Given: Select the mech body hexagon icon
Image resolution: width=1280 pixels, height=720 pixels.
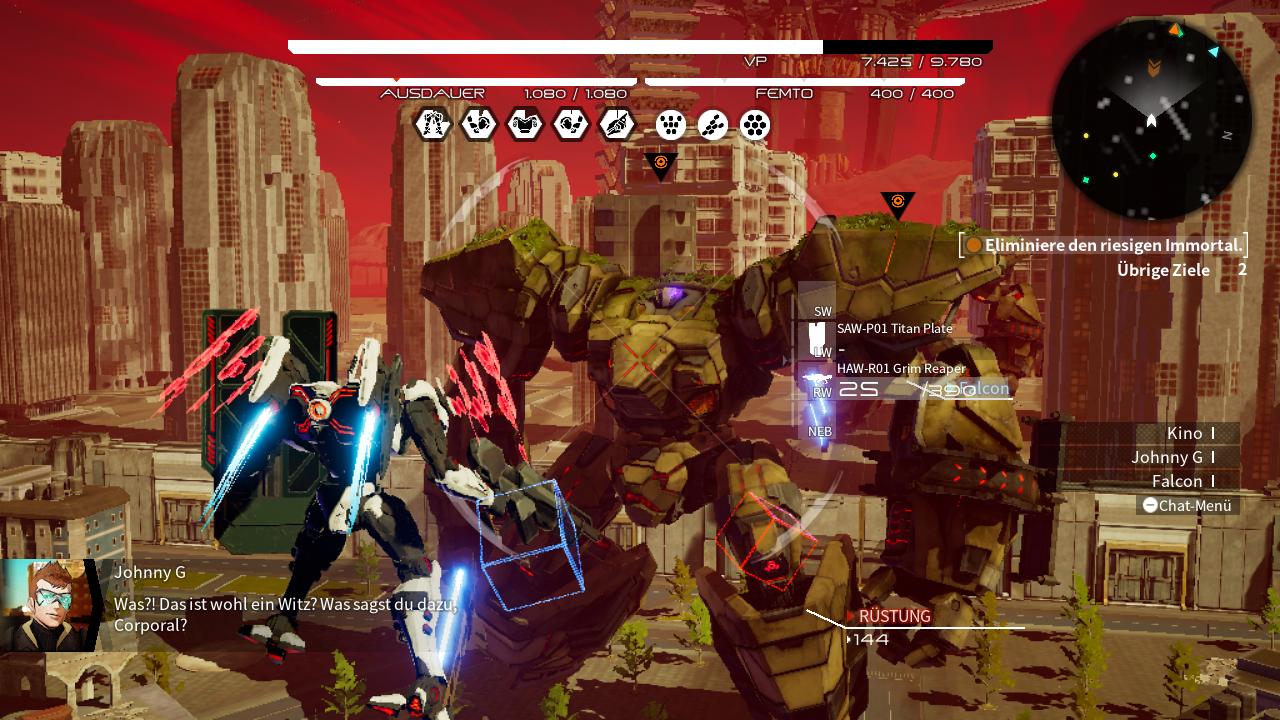Looking at the screenshot, I should (432, 126).
